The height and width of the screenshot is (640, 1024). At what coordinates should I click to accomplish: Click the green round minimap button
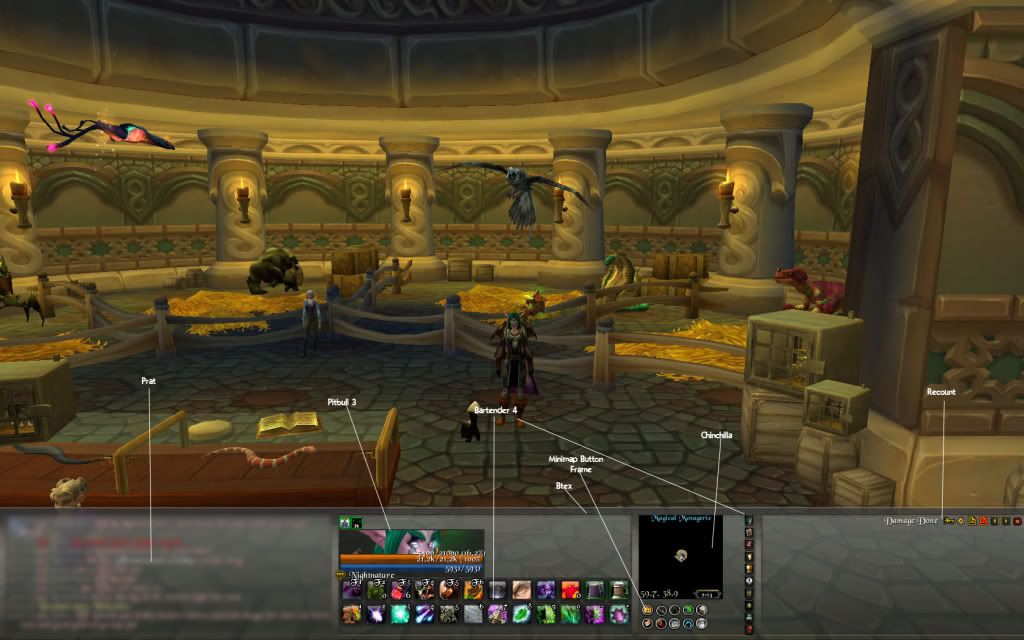[x=688, y=609]
